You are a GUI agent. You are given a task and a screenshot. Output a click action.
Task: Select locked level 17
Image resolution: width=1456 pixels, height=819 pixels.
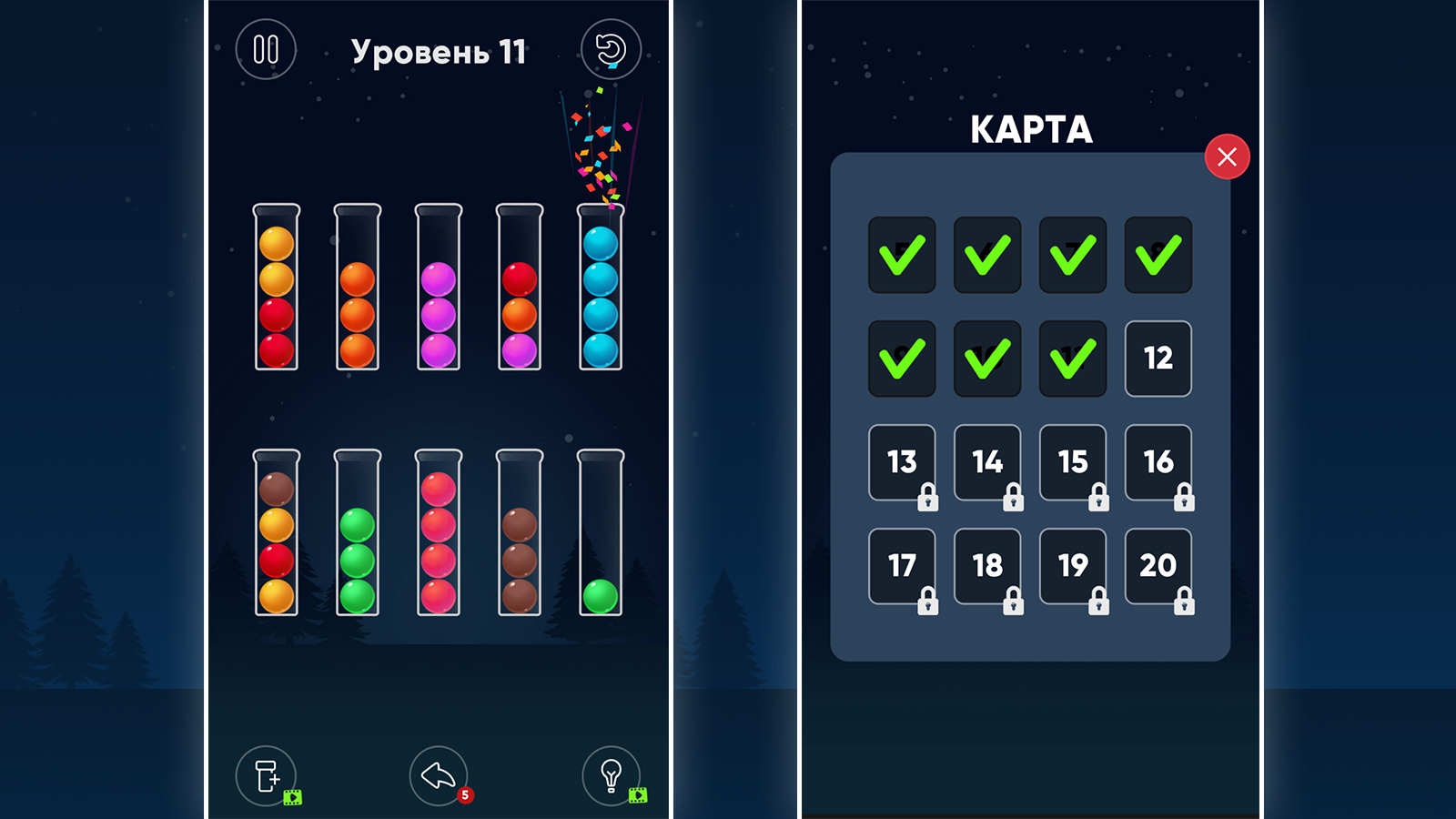902,566
